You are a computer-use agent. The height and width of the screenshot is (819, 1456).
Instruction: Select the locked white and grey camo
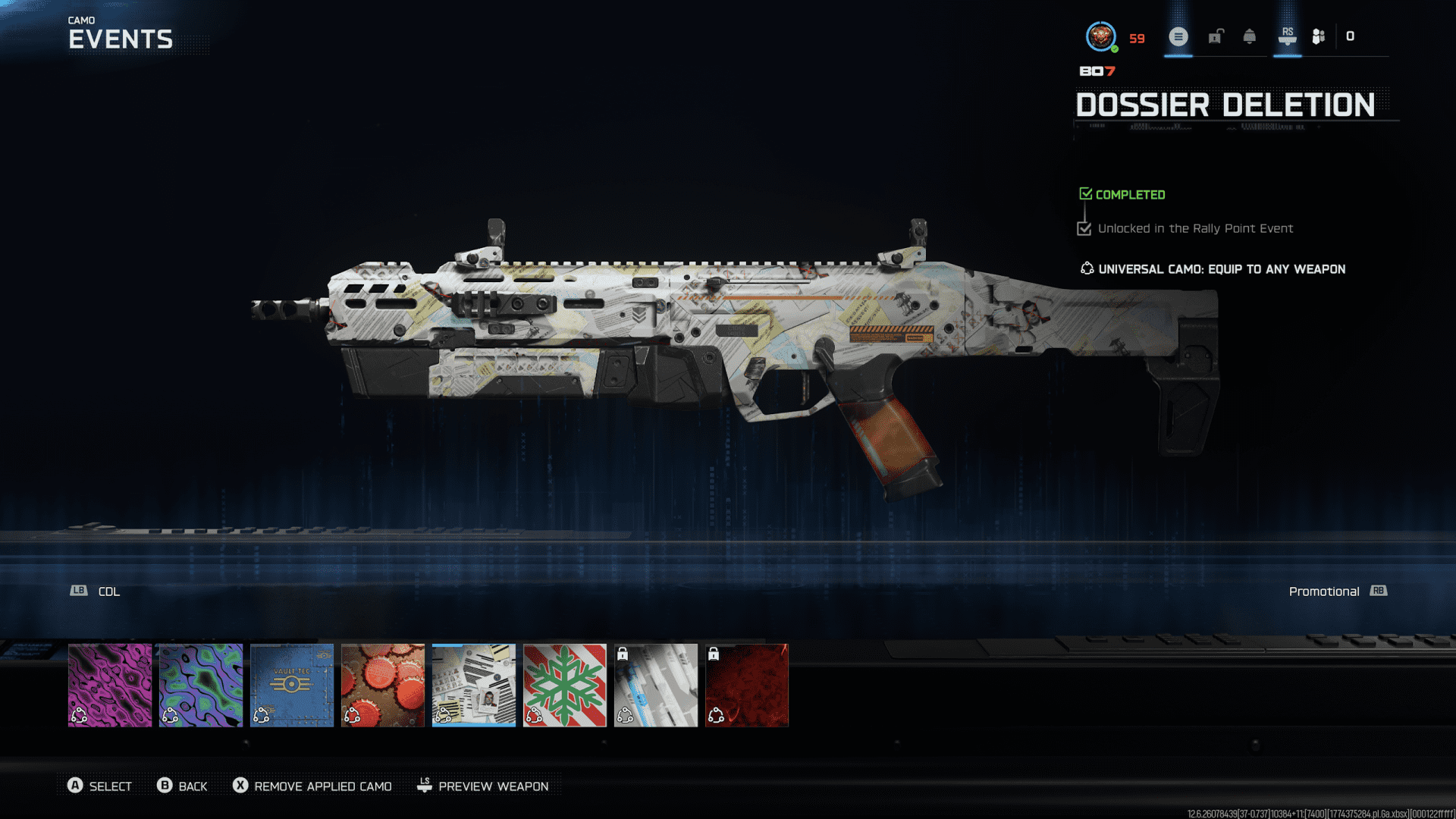[x=656, y=686]
